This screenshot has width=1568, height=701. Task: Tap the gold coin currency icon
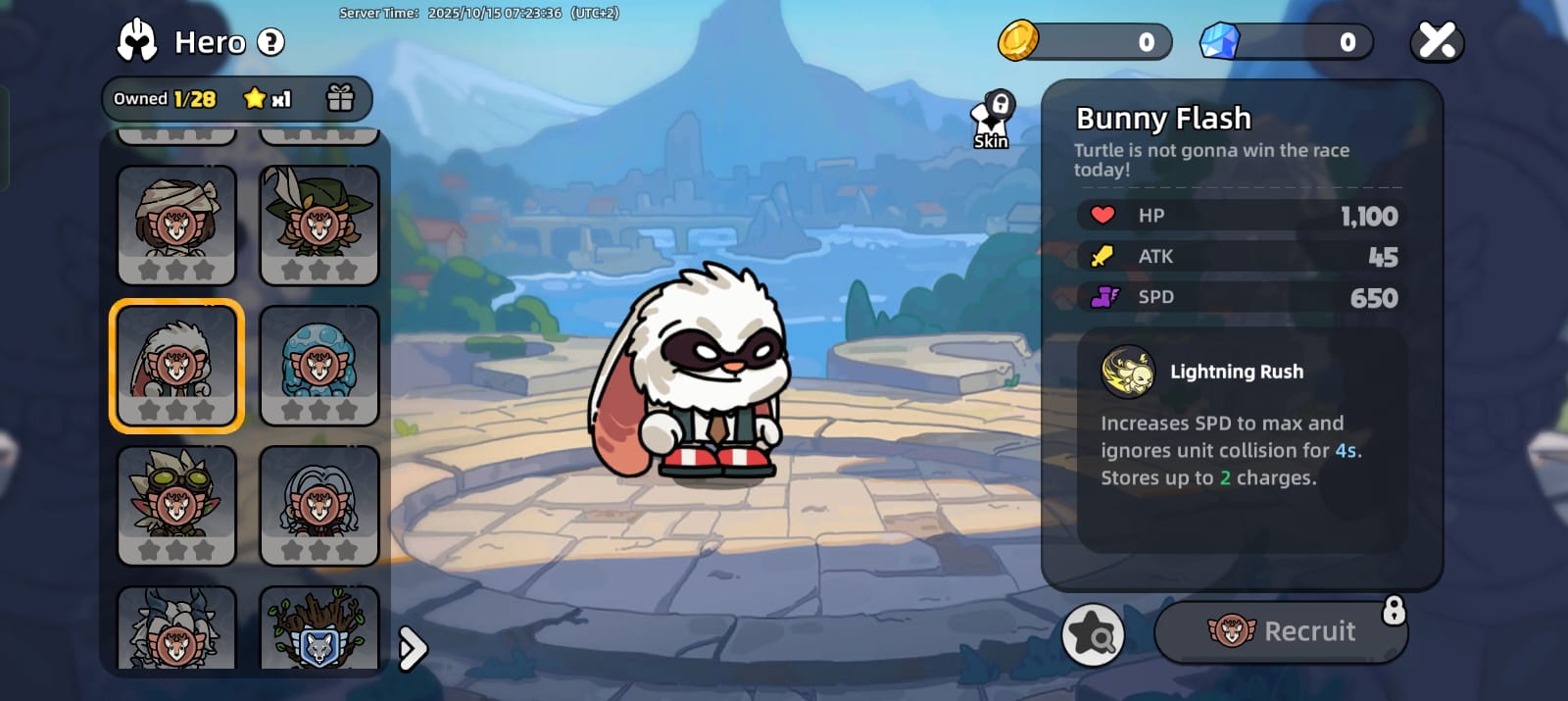click(x=1018, y=41)
